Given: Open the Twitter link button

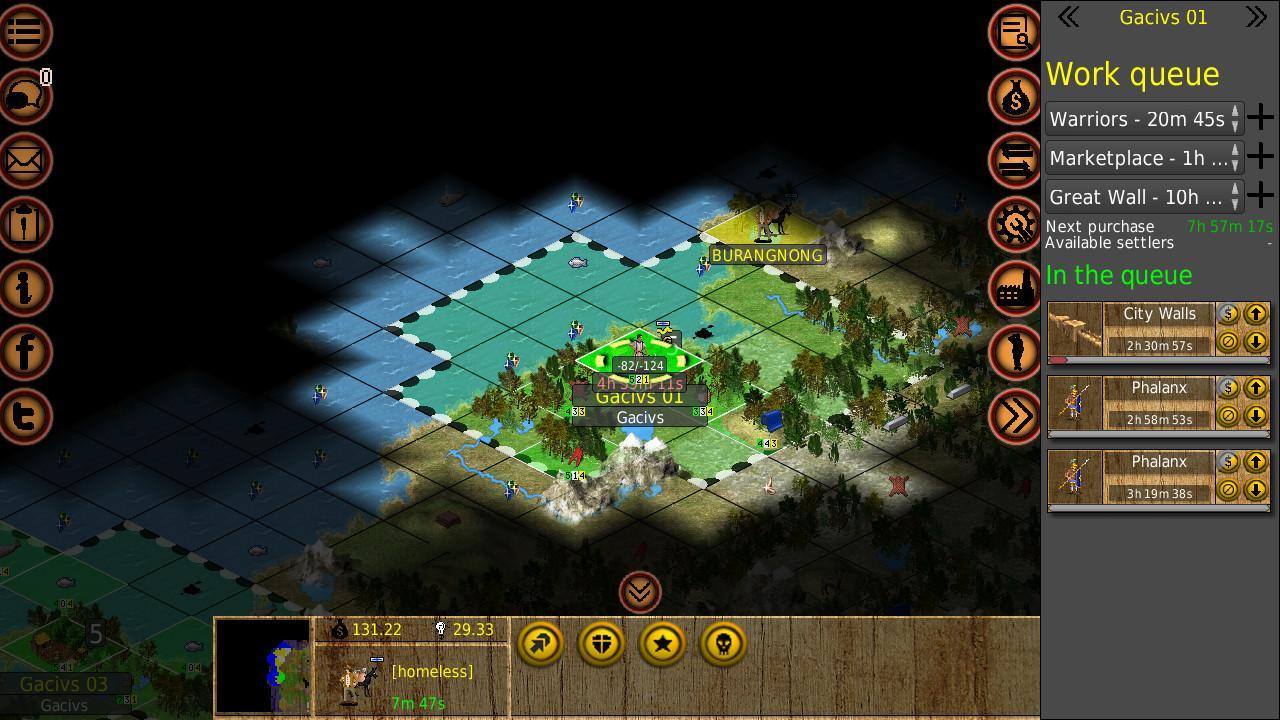Looking at the screenshot, I should (25, 415).
